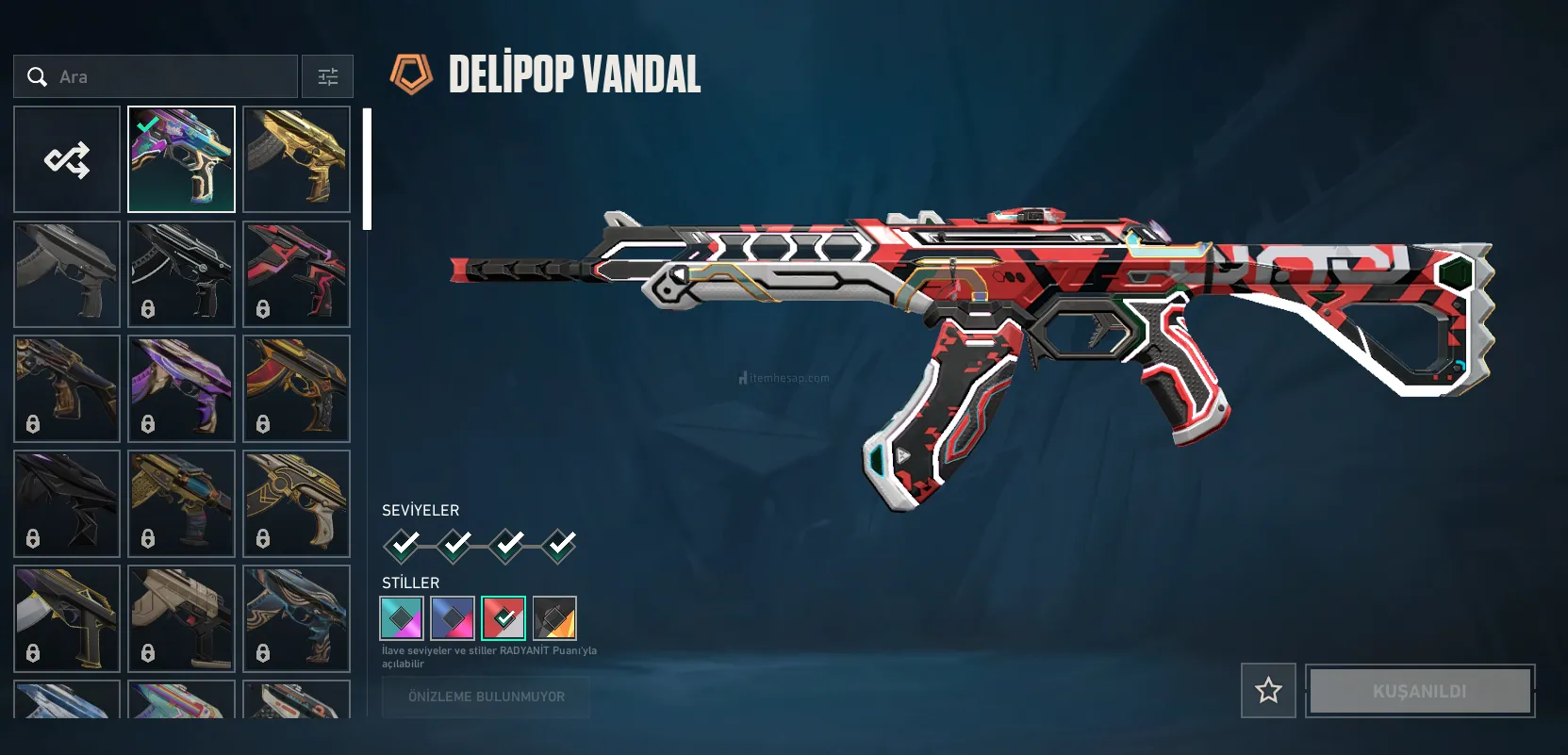Select the random skin shuffle tile
Viewport: 1568px width, 755px height.
[67, 159]
